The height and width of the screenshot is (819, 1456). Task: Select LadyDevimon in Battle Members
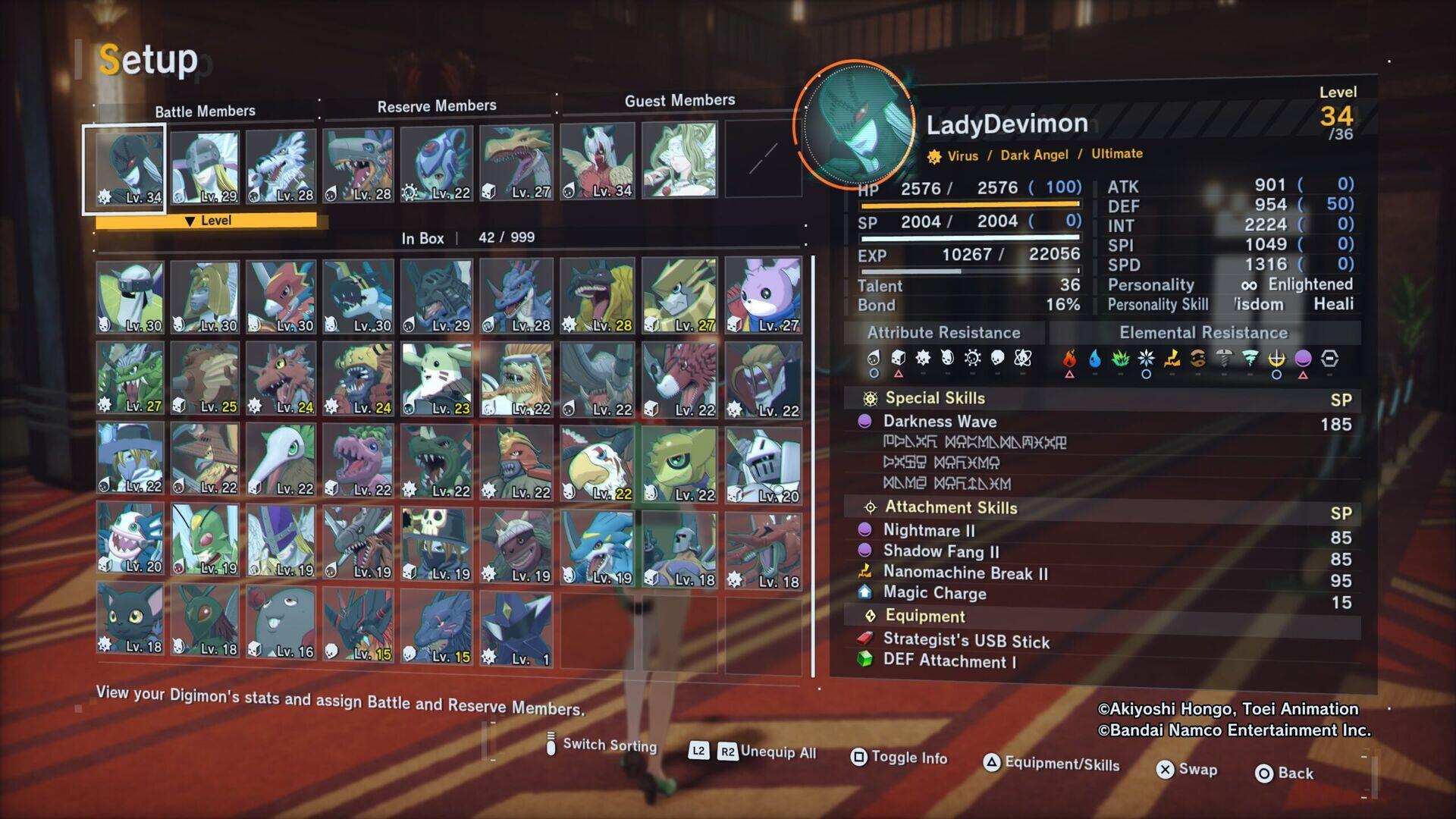click(x=124, y=168)
